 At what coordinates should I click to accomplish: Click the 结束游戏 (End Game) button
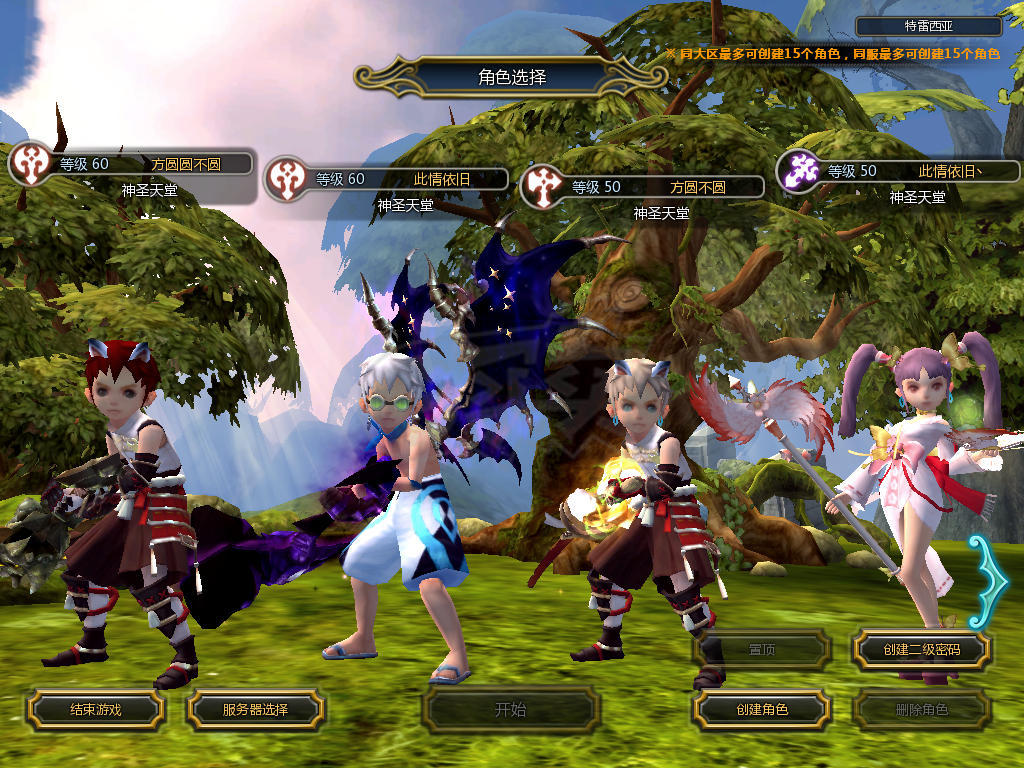tap(95, 710)
